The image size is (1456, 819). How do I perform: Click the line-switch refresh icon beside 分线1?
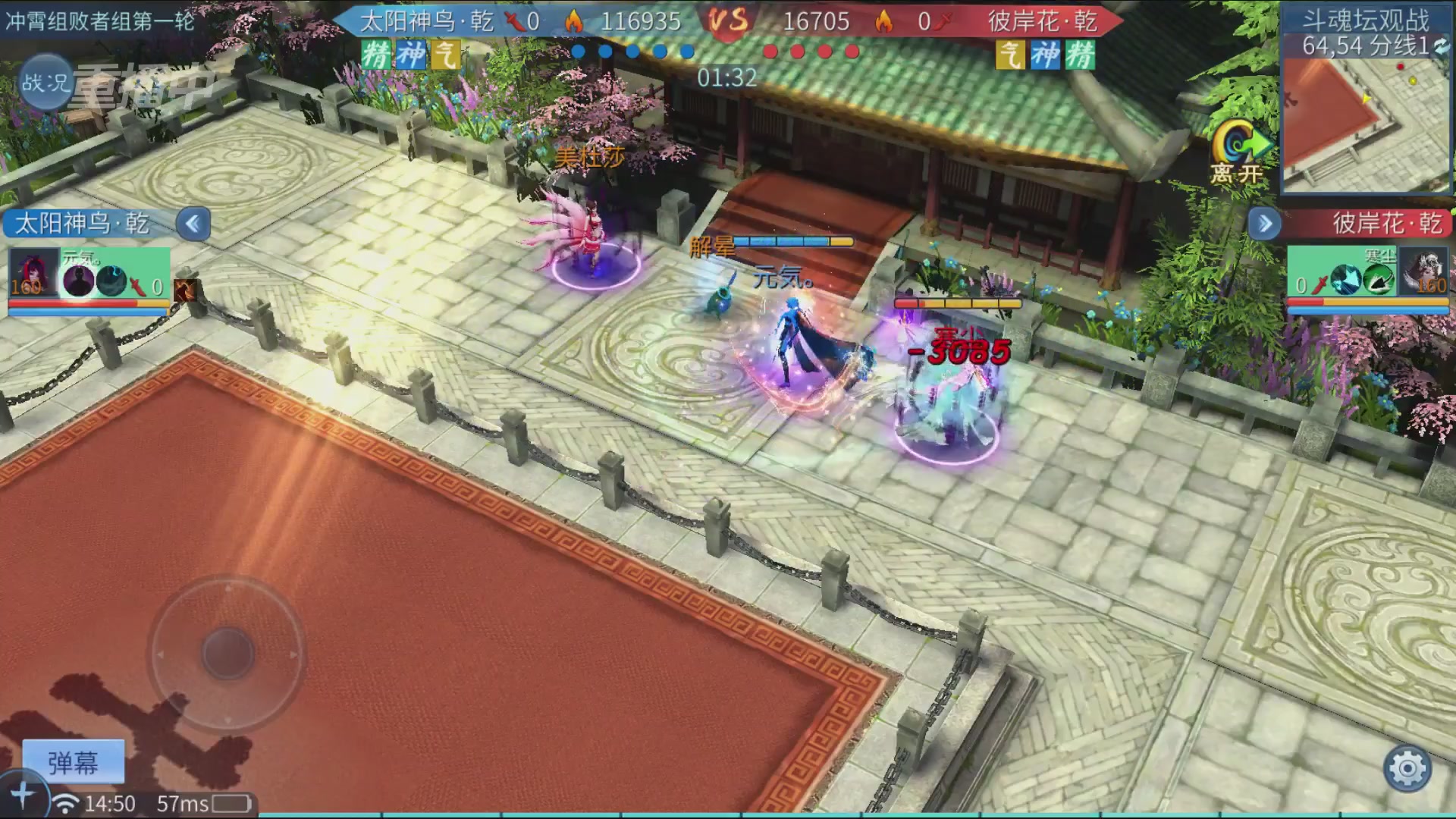(x=1440, y=47)
